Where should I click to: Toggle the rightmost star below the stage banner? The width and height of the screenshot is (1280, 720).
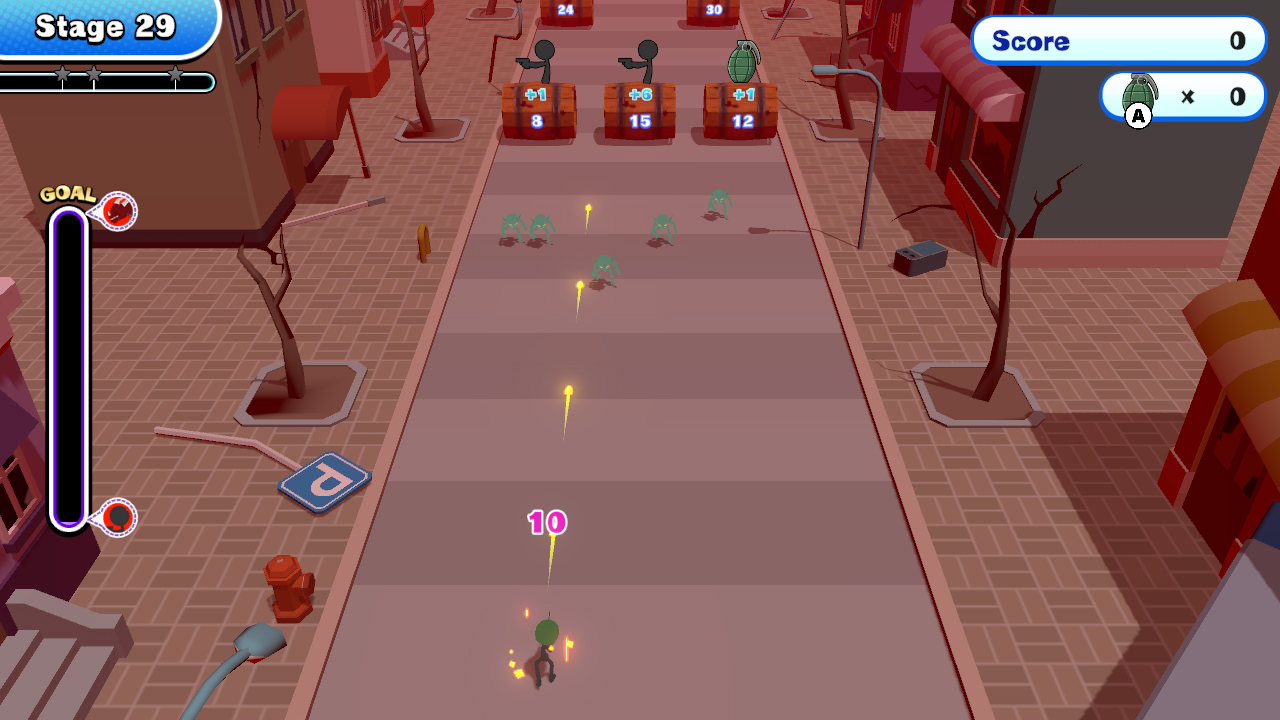click(x=176, y=72)
